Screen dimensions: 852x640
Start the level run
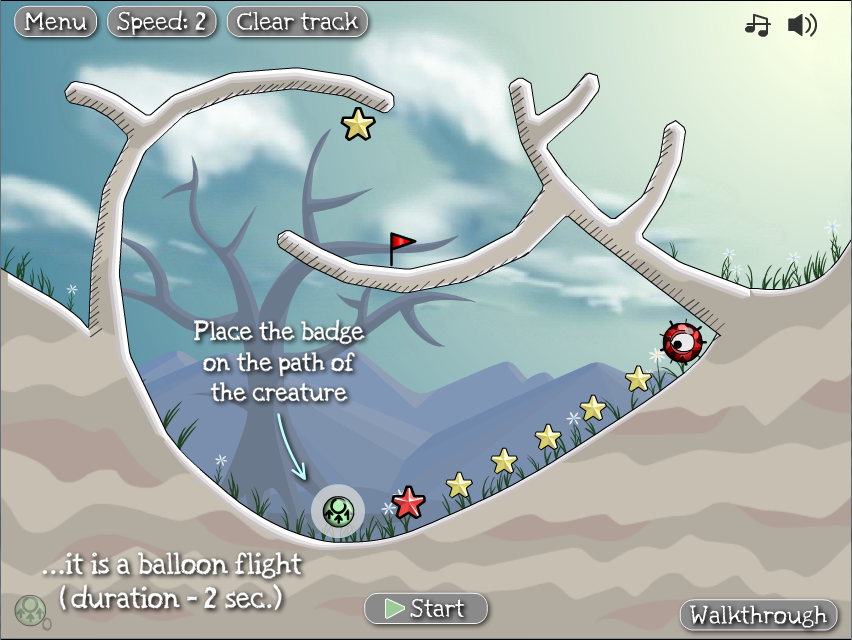pos(426,608)
